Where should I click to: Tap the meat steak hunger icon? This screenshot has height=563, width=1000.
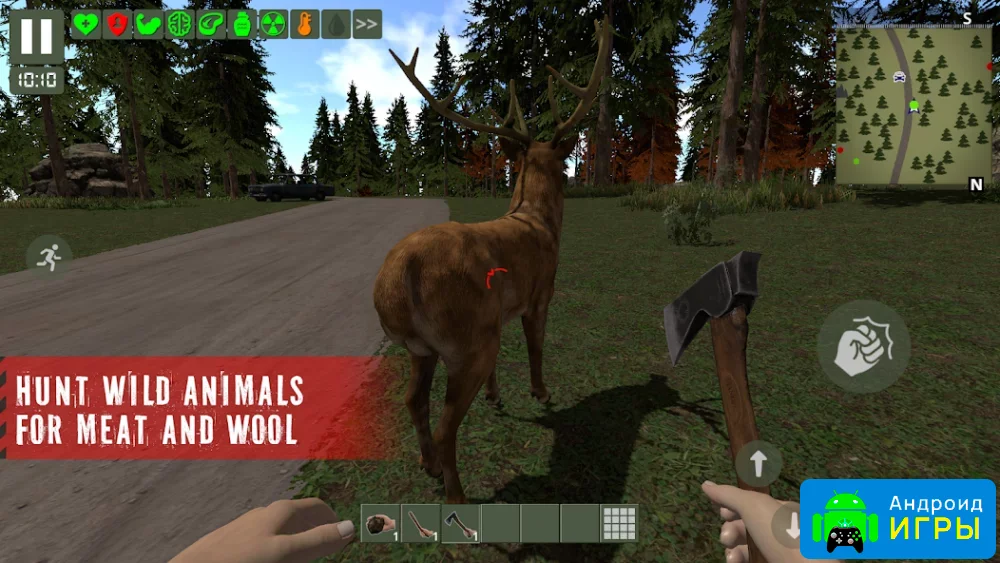tap(210, 24)
